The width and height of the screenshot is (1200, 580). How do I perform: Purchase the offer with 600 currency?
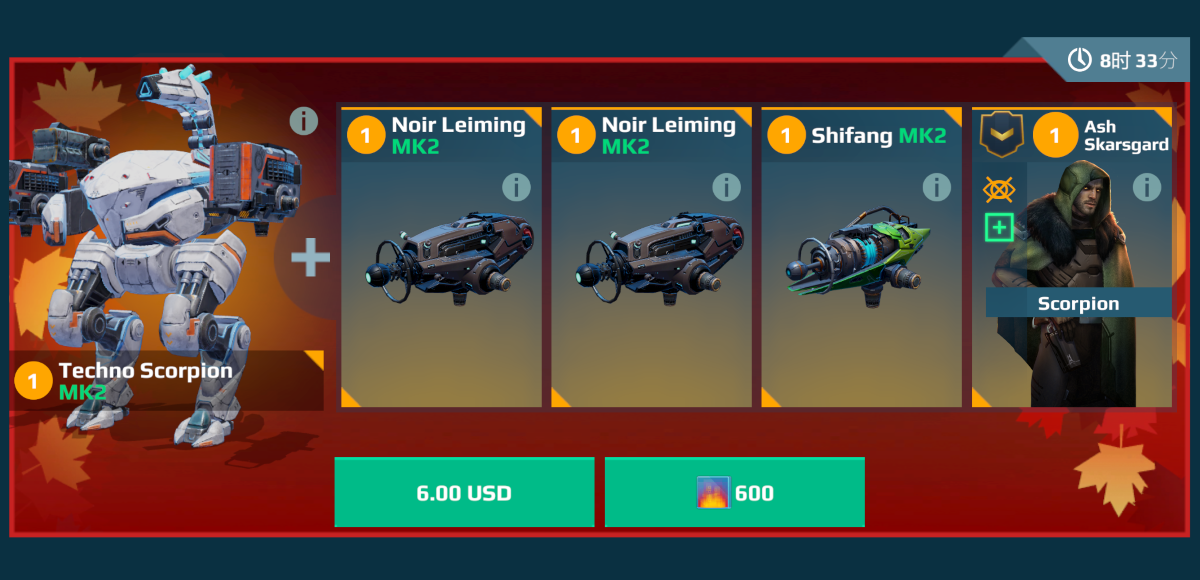pos(734,492)
